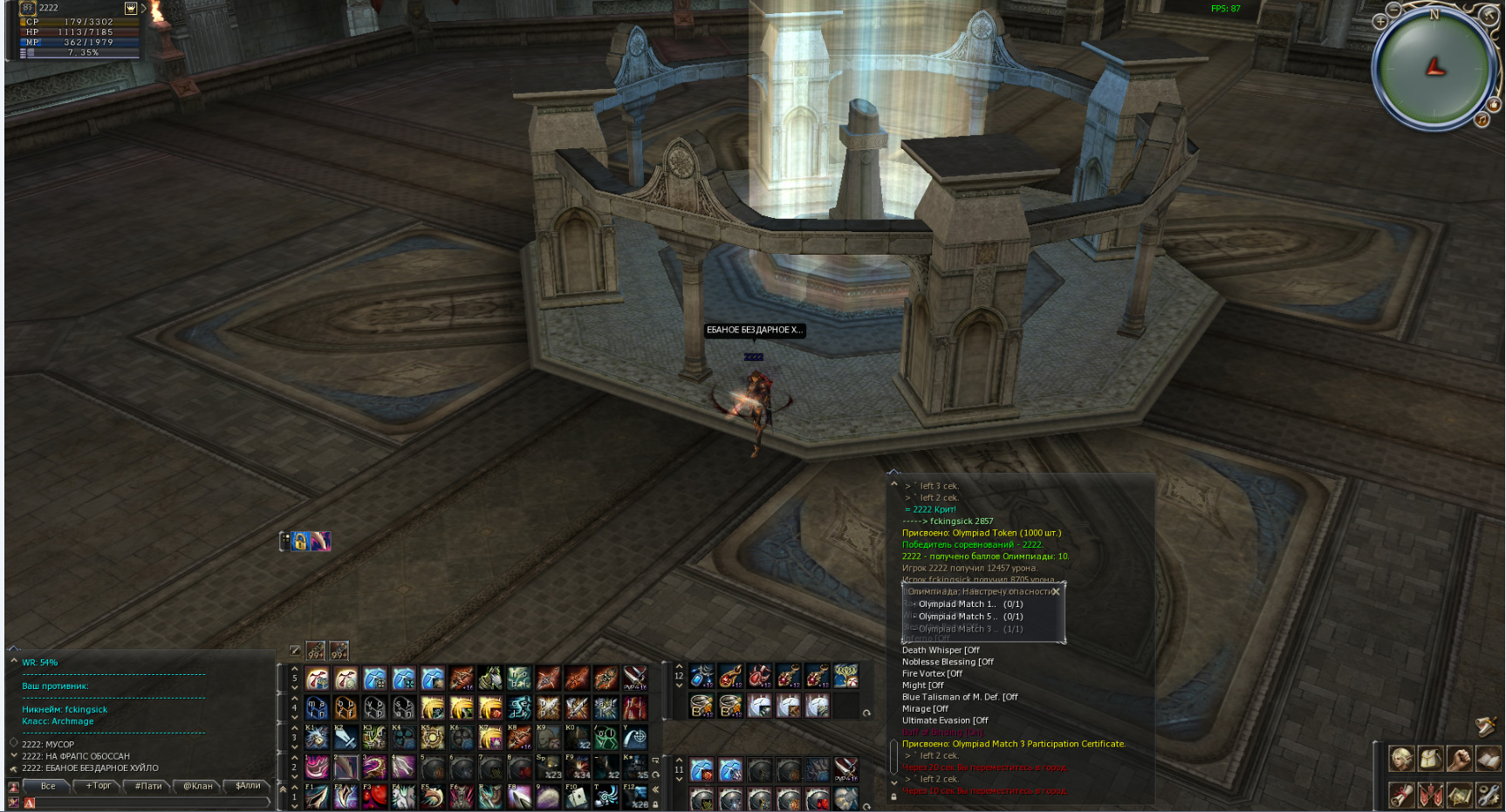The height and width of the screenshot is (812, 1506).
Task: Toggle the red player avatar icon beside chat tabs
Action: tap(12, 786)
